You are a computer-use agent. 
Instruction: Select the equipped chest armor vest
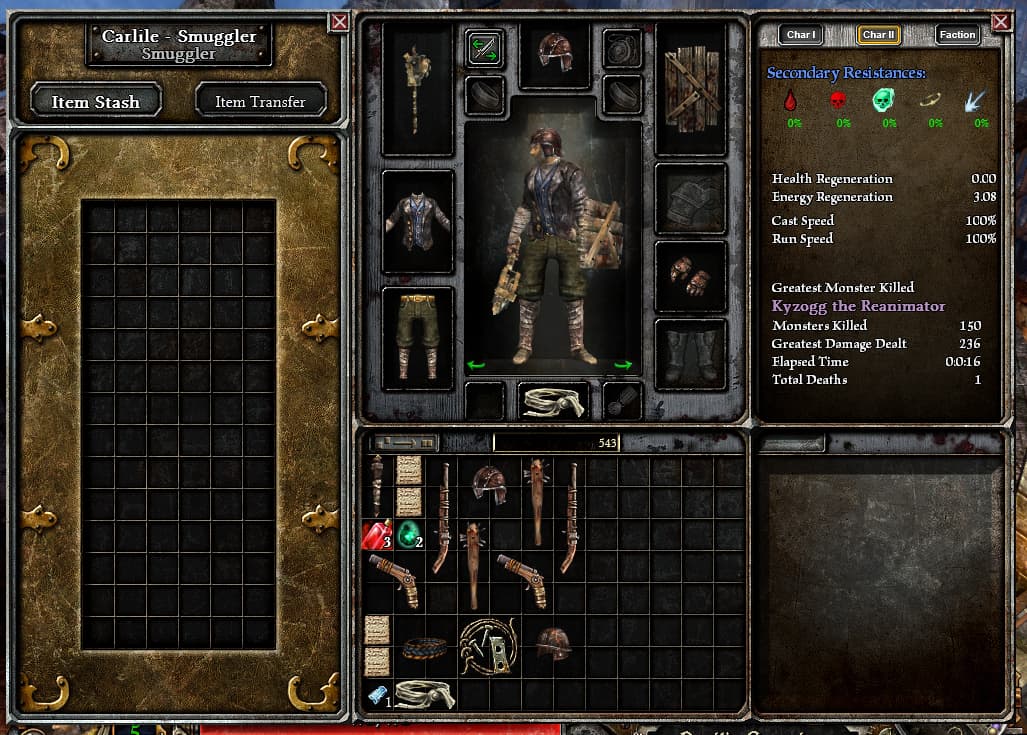(x=418, y=221)
